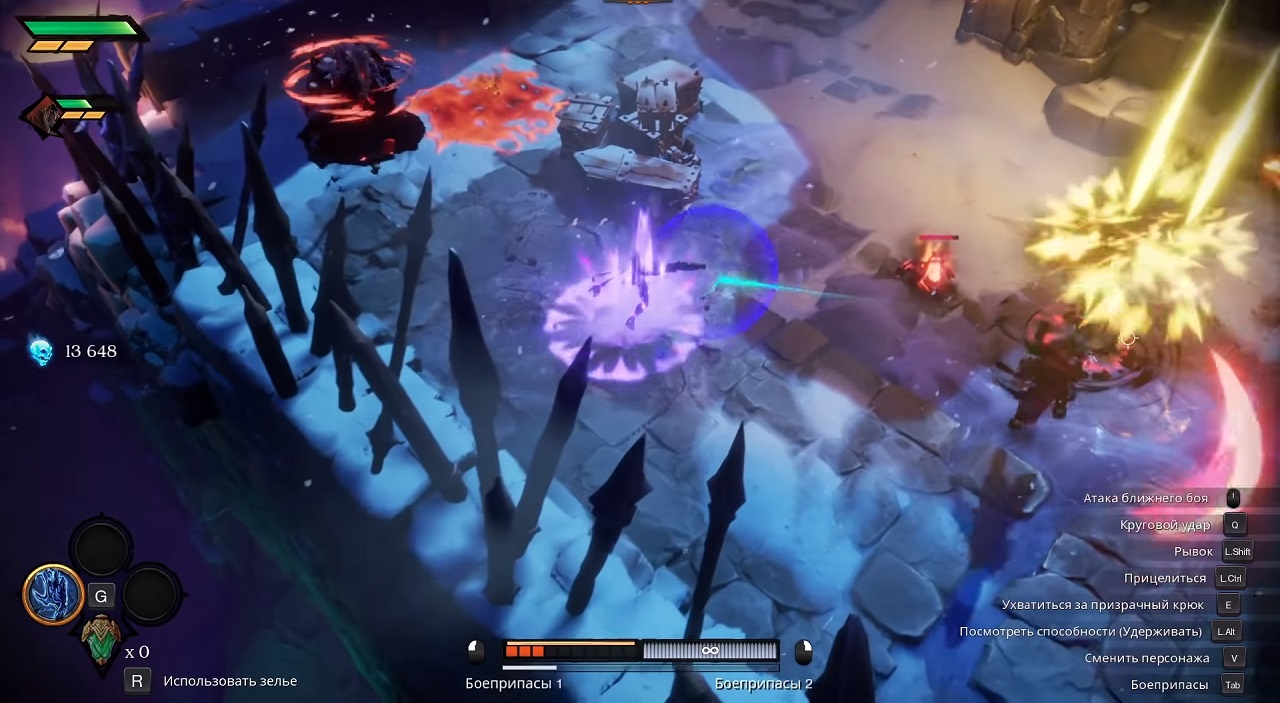
Task: Choose the infinite Боеприпасы 2 ammo slot
Action: click(x=709, y=651)
